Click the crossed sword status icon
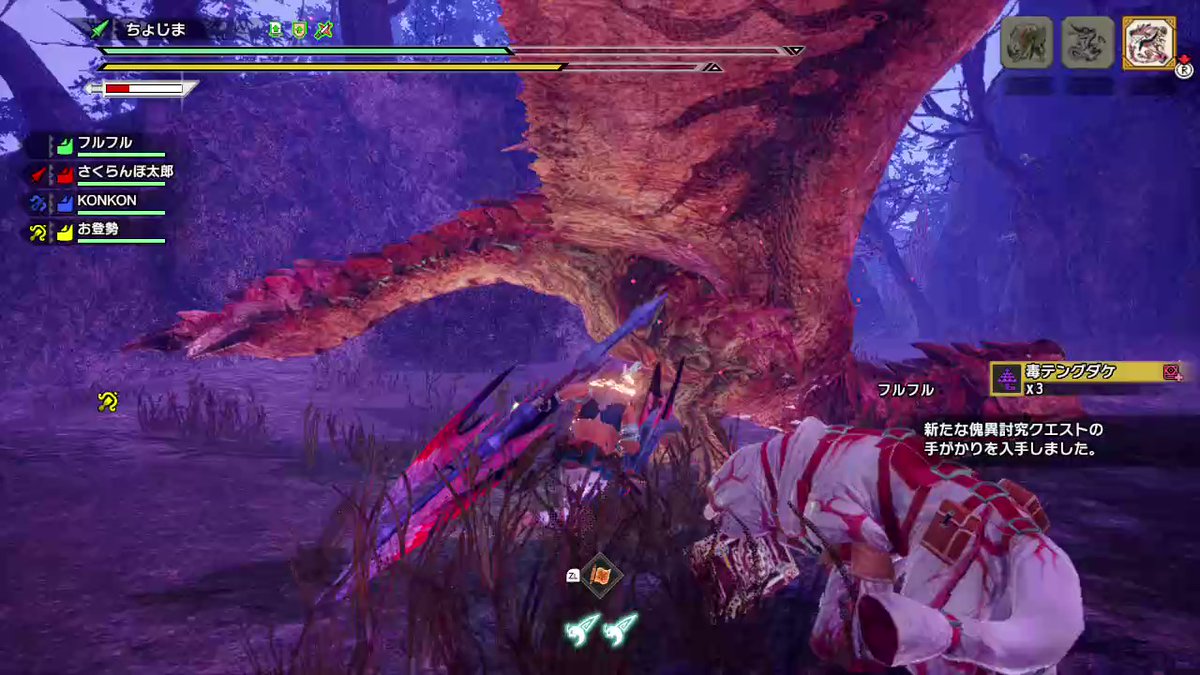 (x=323, y=30)
